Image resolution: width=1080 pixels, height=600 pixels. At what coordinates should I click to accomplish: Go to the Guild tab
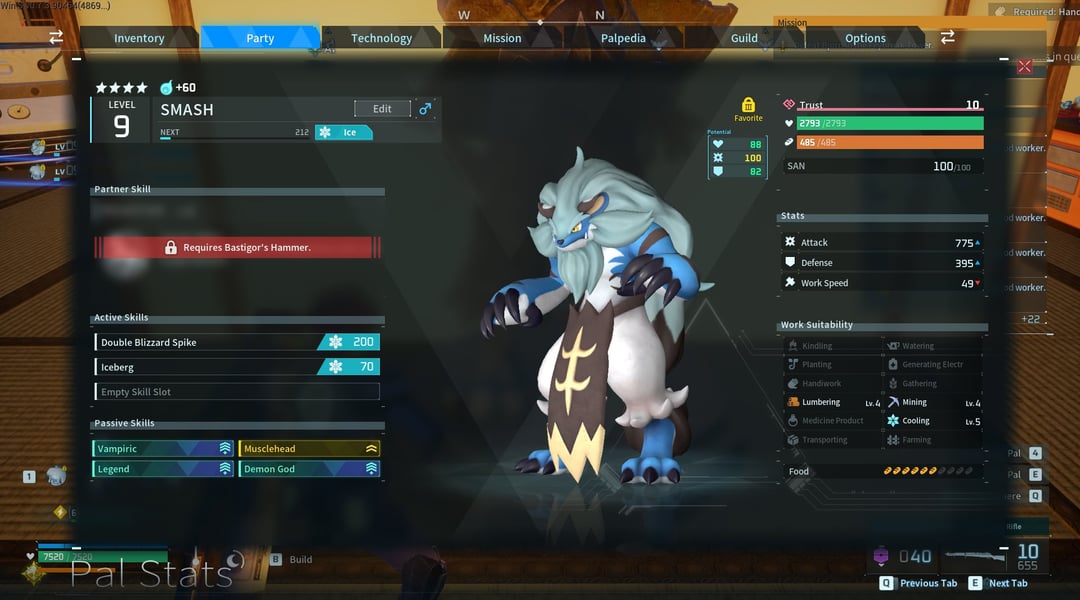tap(744, 38)
